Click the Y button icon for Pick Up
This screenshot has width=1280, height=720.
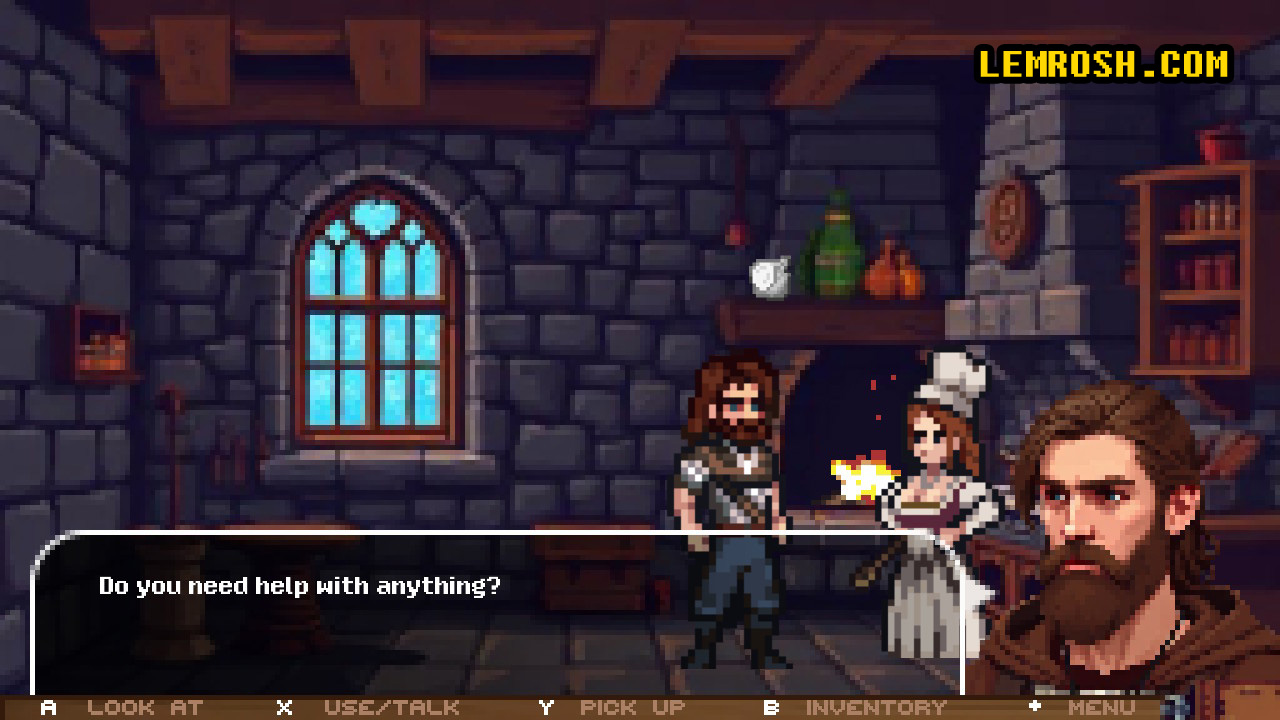(x=545, y=707)
